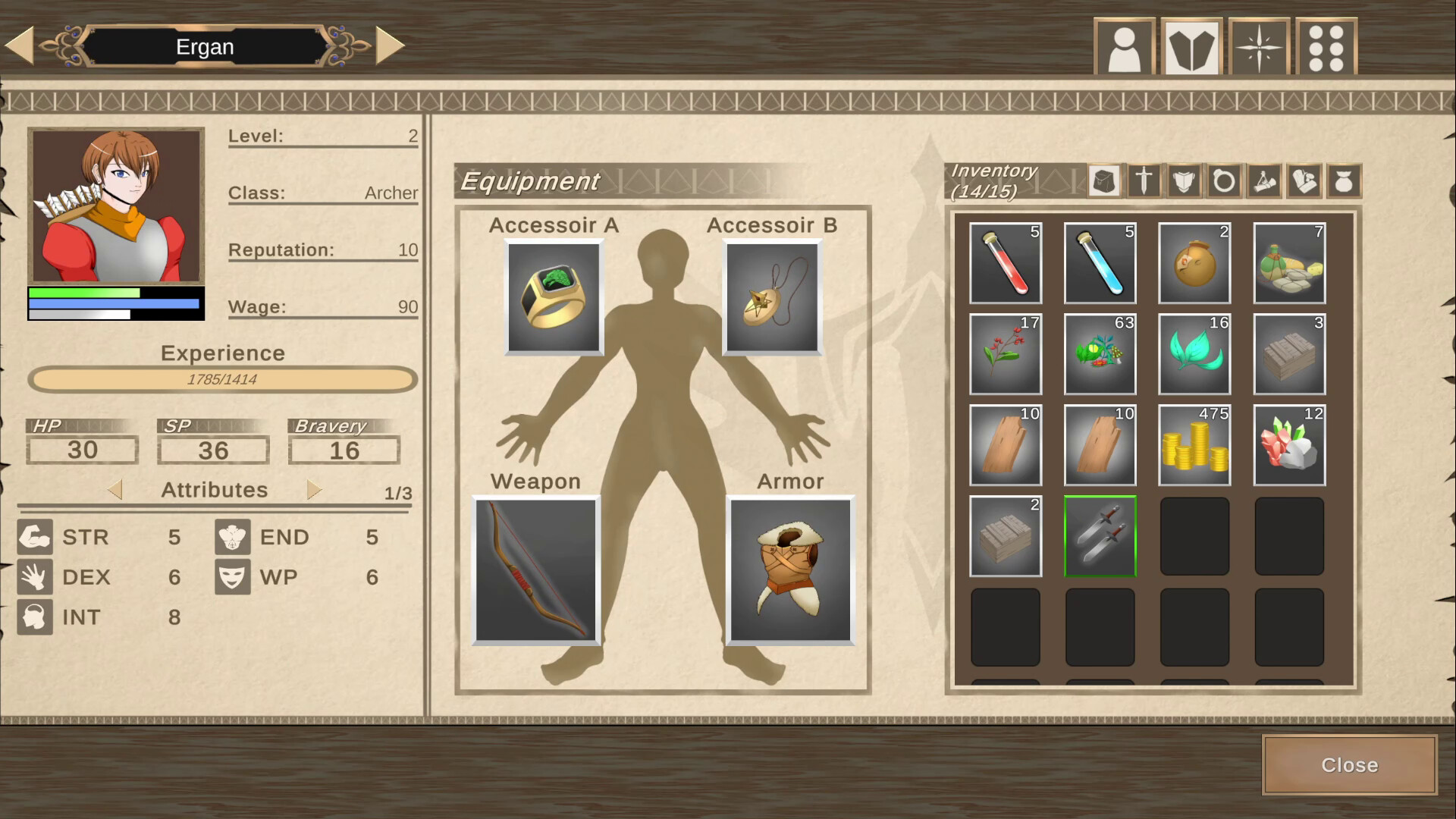The width and height of the screenshot is (1456, 819).
Task: Toggle the STR attribute muscle icon
Action: (x=34, y=537)
